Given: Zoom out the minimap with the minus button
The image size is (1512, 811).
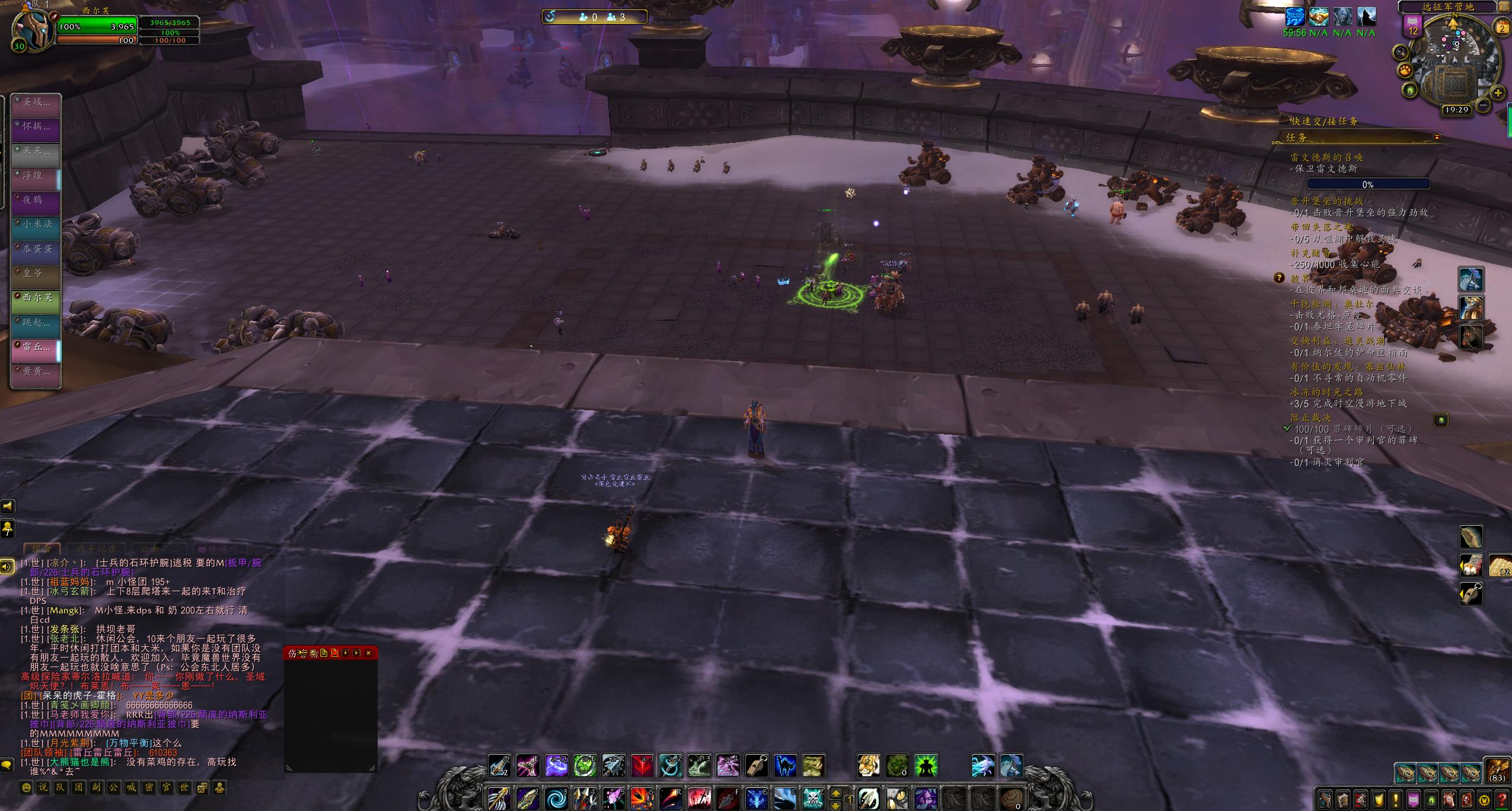Looking at the screenshot, I should (1483, 105).
